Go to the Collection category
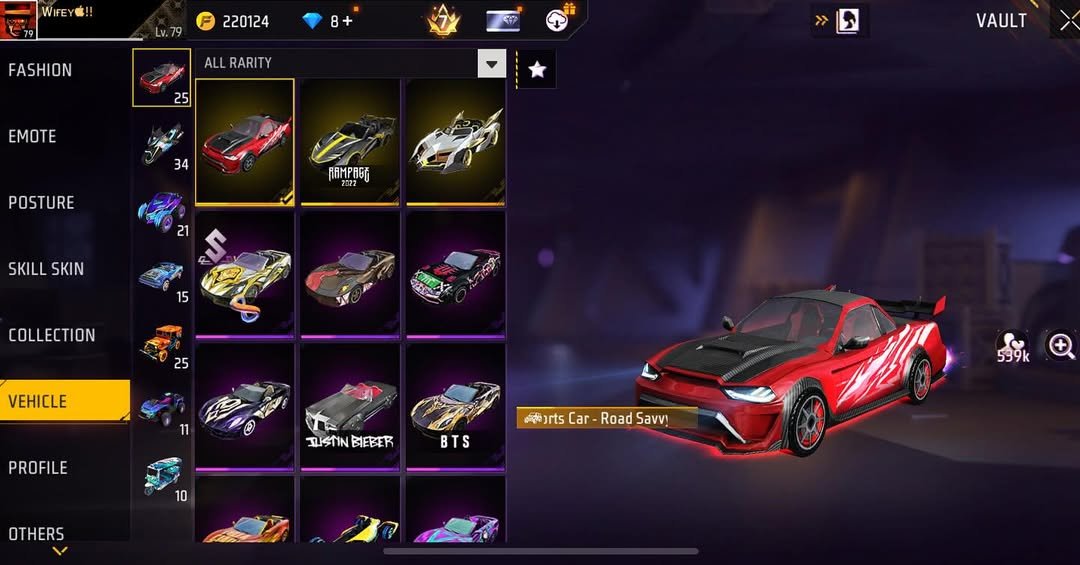This screenshot has height=565, width=1080. [52, 335]
